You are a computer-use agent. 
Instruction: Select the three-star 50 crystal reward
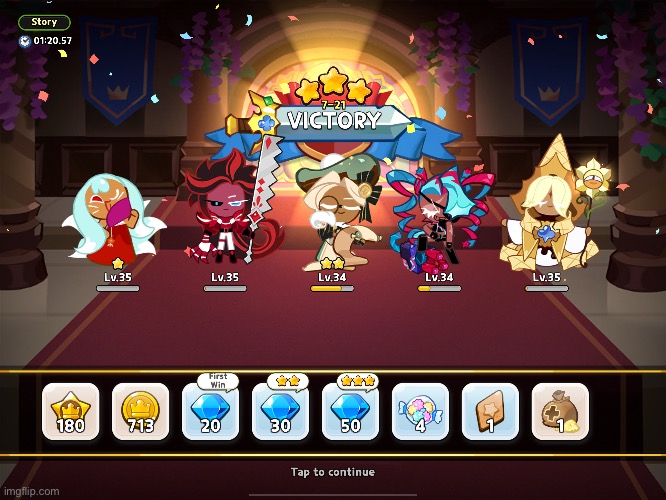click(350, 411)
